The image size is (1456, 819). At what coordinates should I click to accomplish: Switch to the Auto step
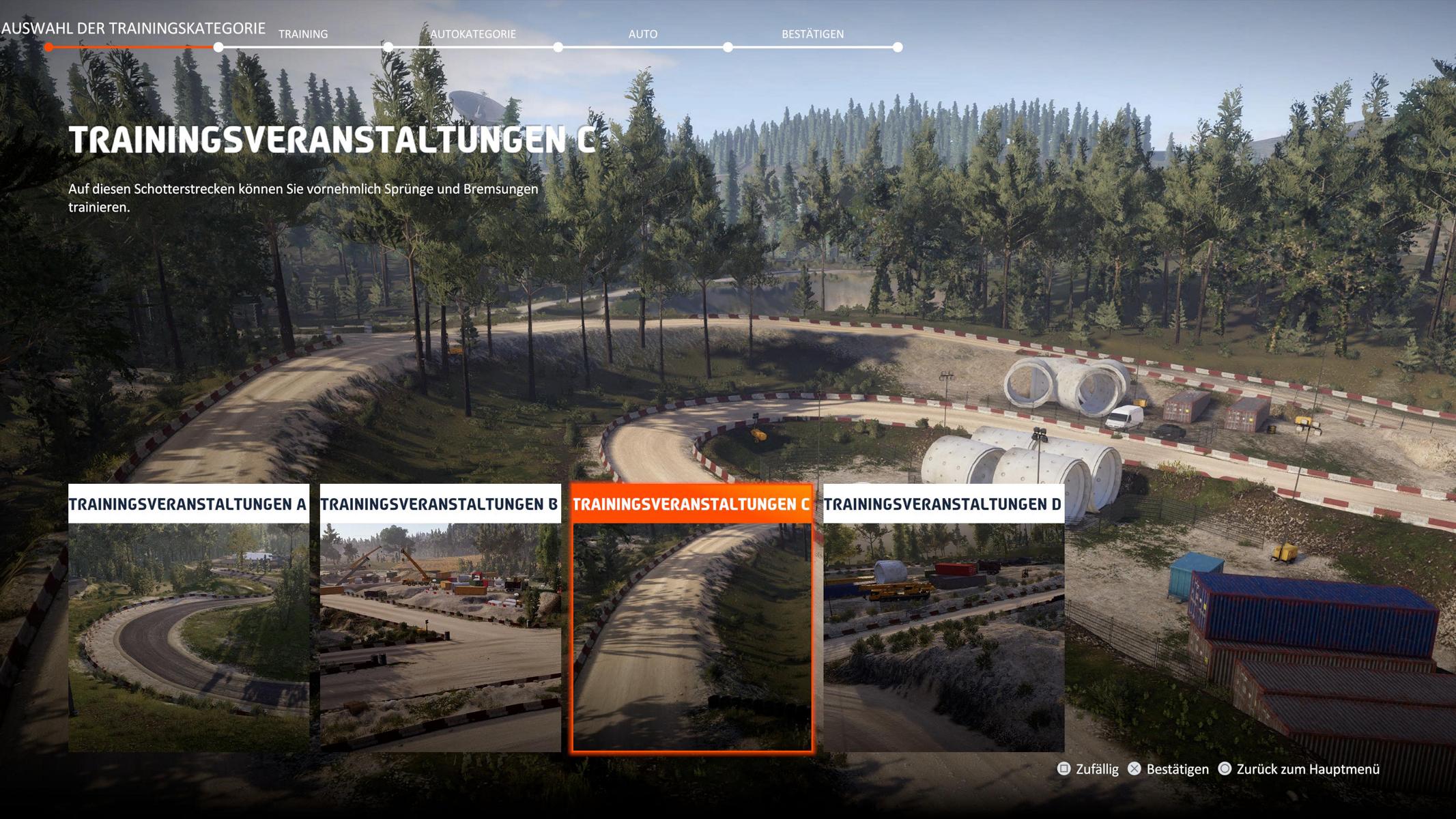click(642, 34)
